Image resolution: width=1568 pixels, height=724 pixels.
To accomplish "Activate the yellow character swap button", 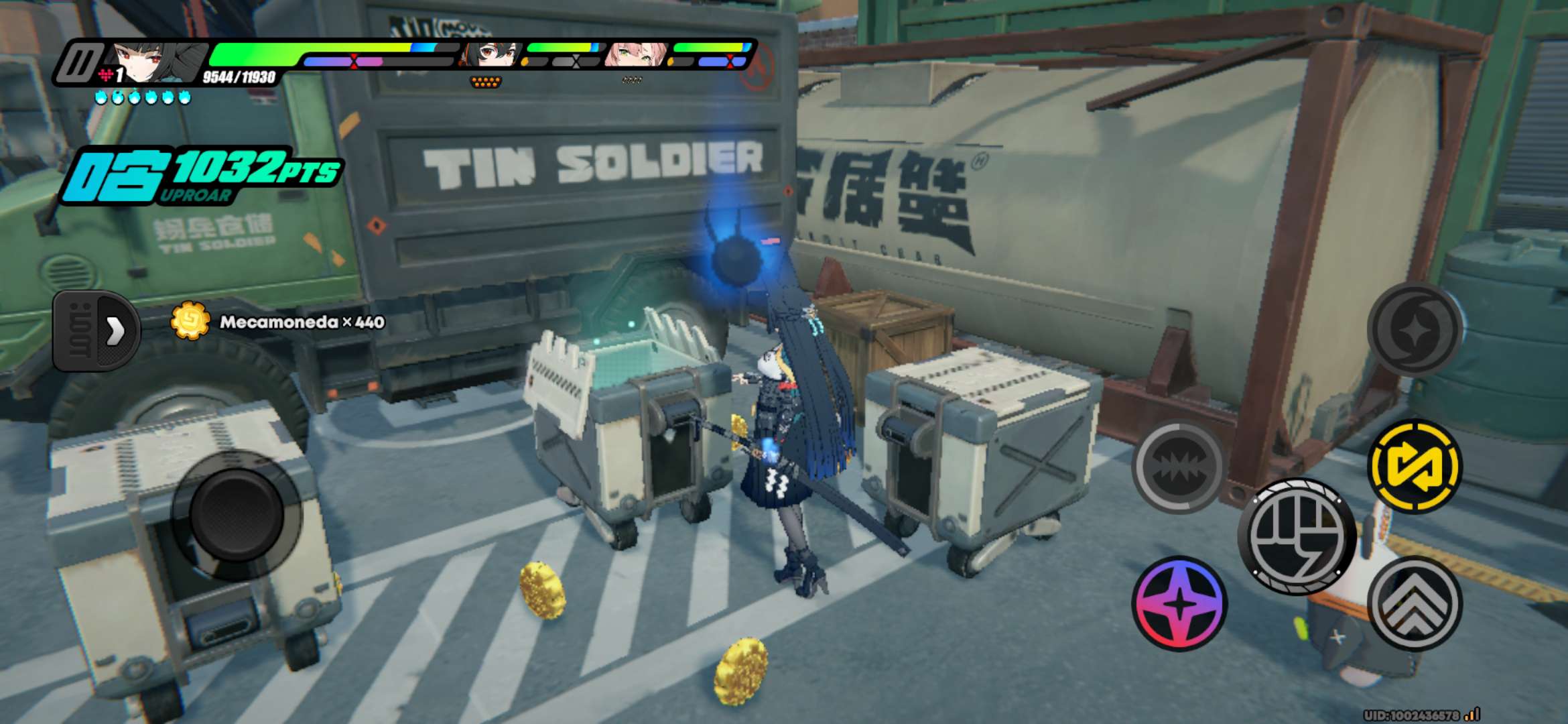I will coord(1415,466).
